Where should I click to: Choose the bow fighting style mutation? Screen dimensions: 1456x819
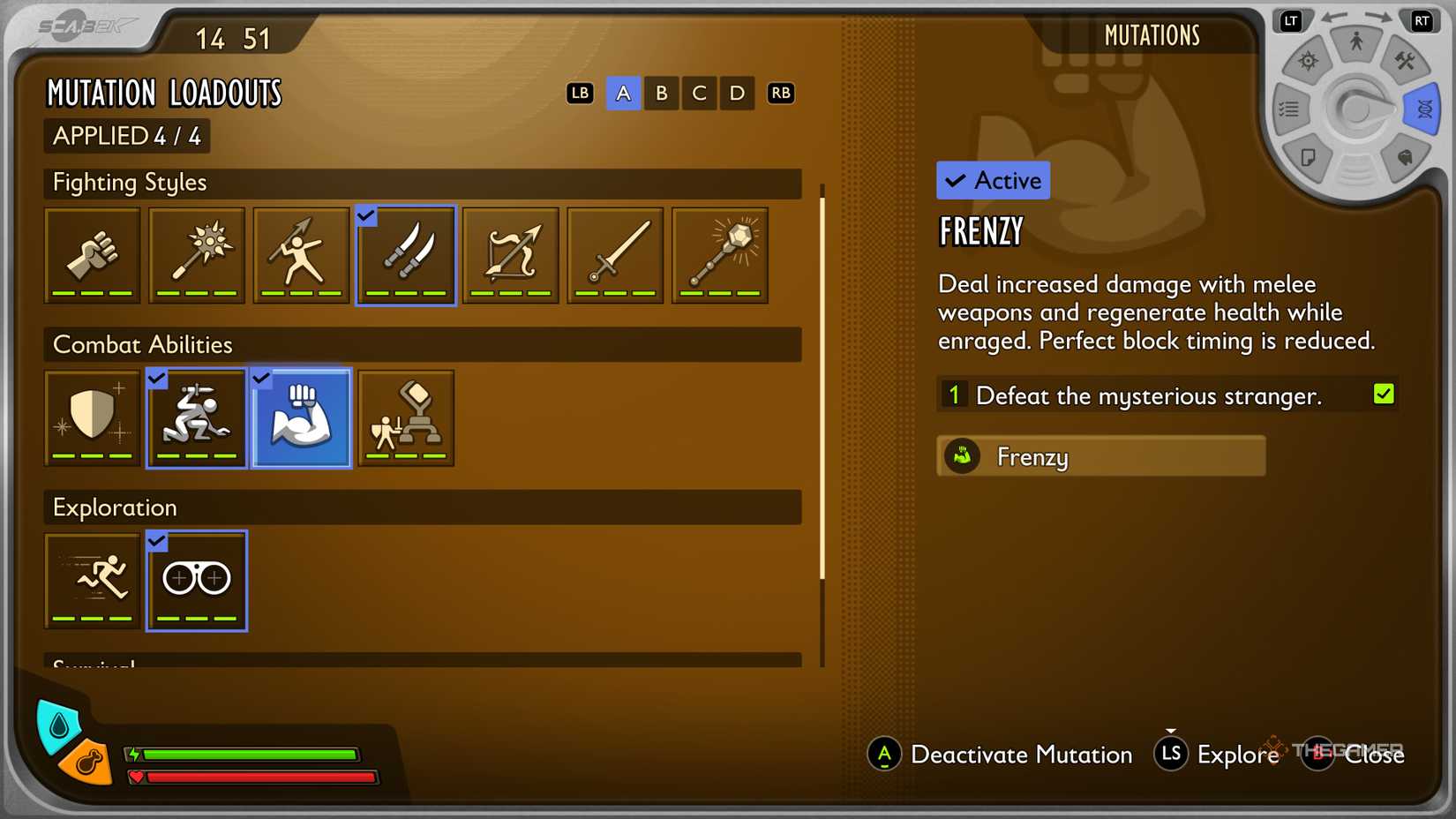tap(510, 255)
